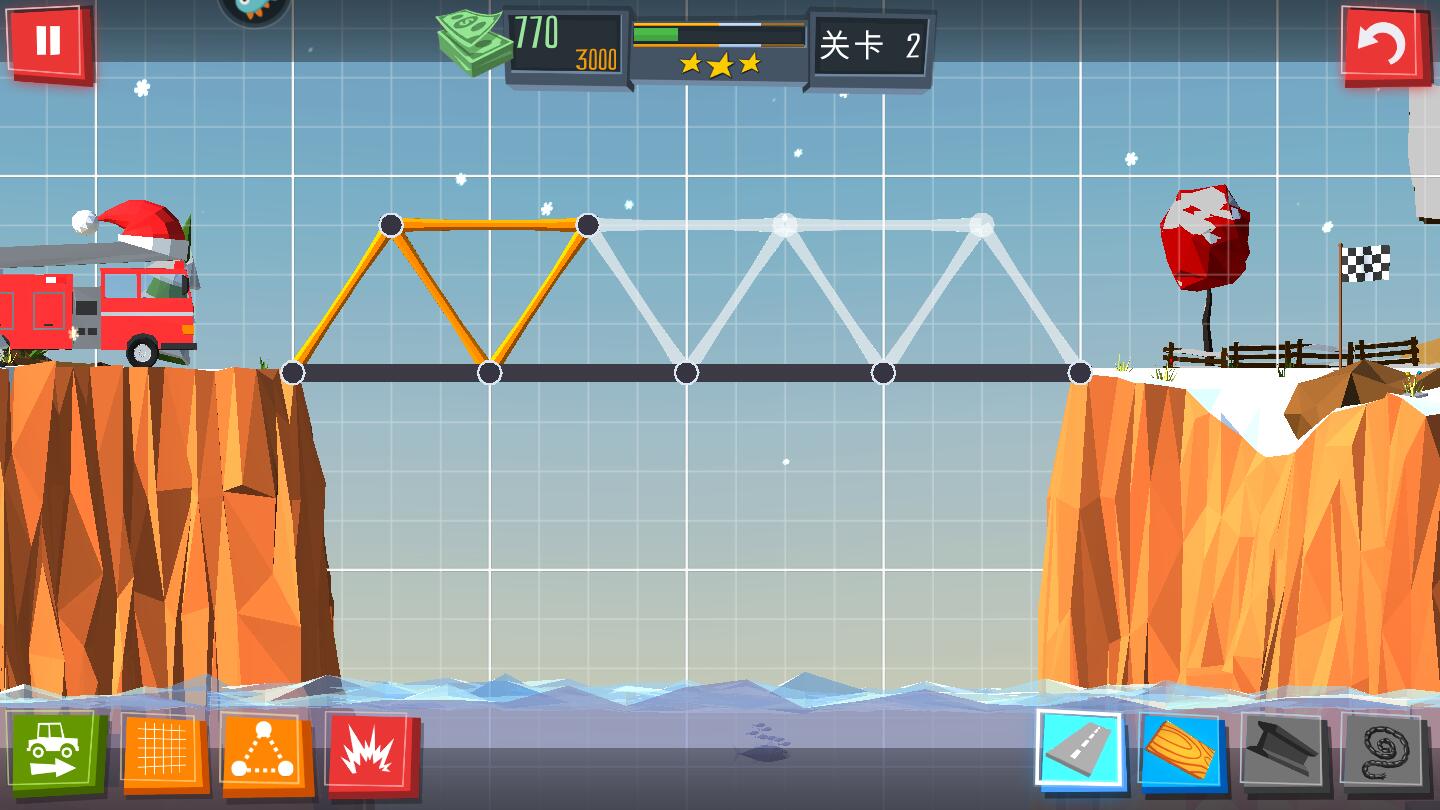Pause the game

point(48,42)
